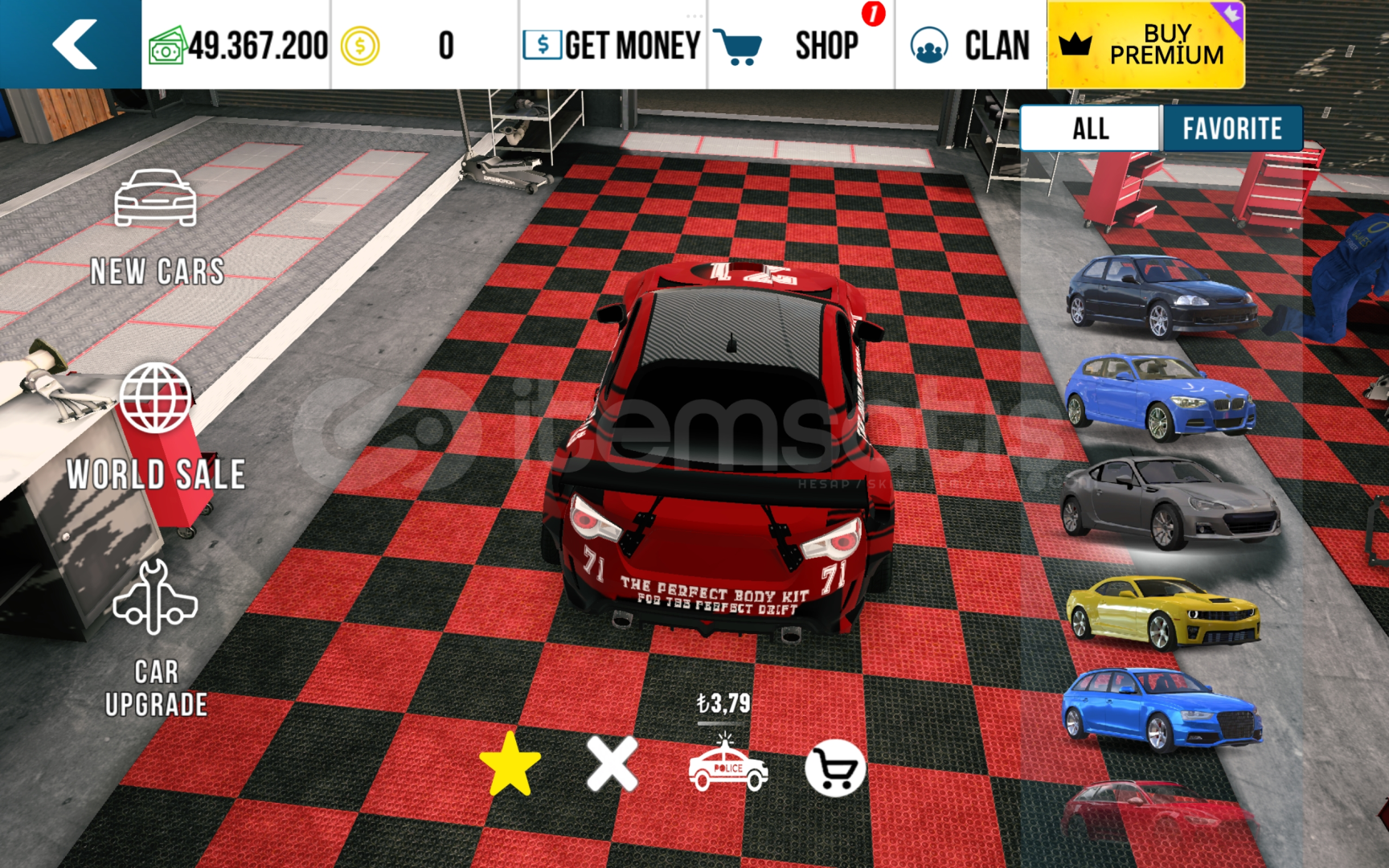Image resolution: width=1389 pixels, height=868 pixels.
Task: Select the yellow muscle car thumbnail
Action: (1163, 612)
